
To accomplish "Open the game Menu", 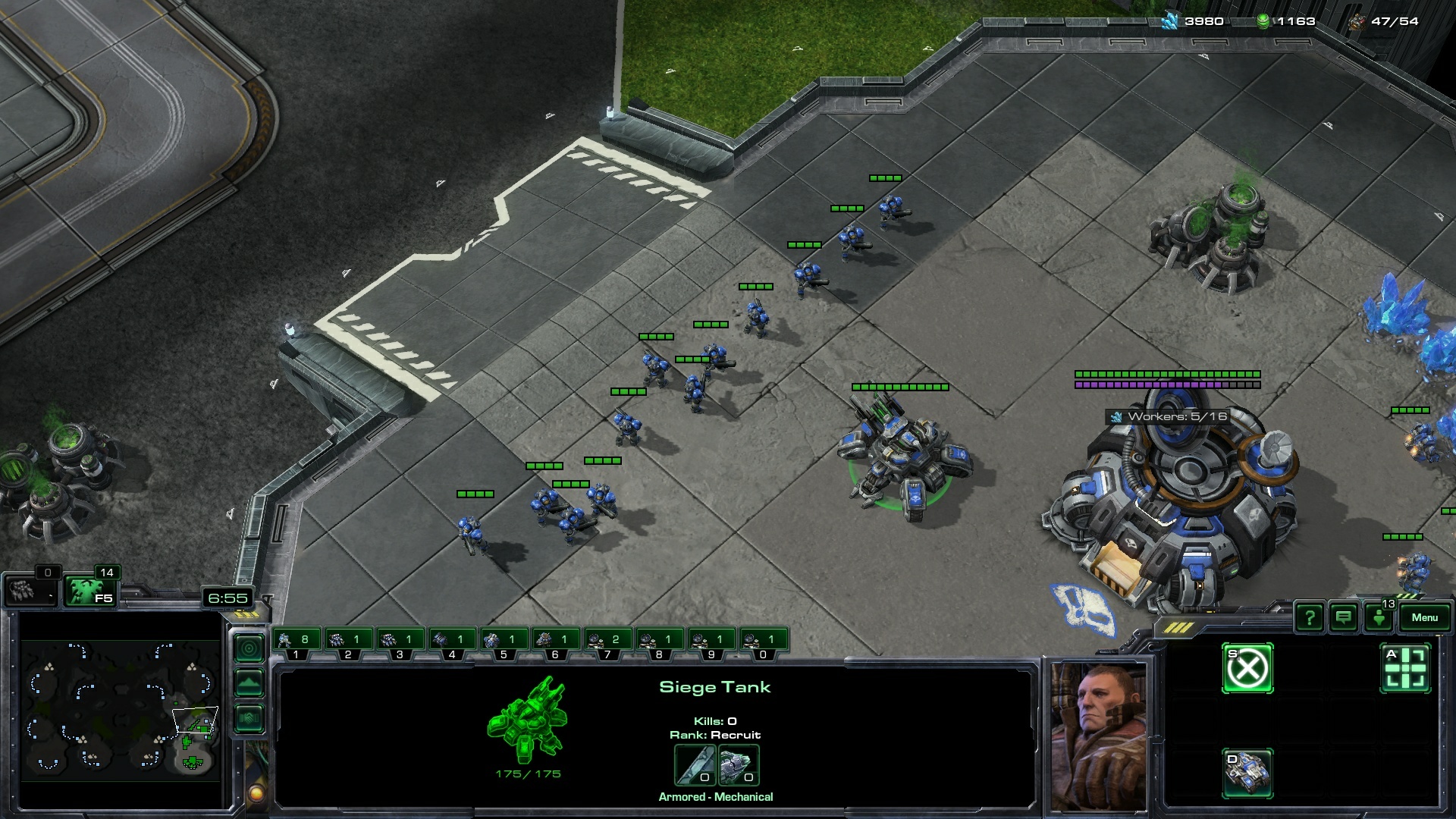I will pyautogui.click(x=1423, y=617).
